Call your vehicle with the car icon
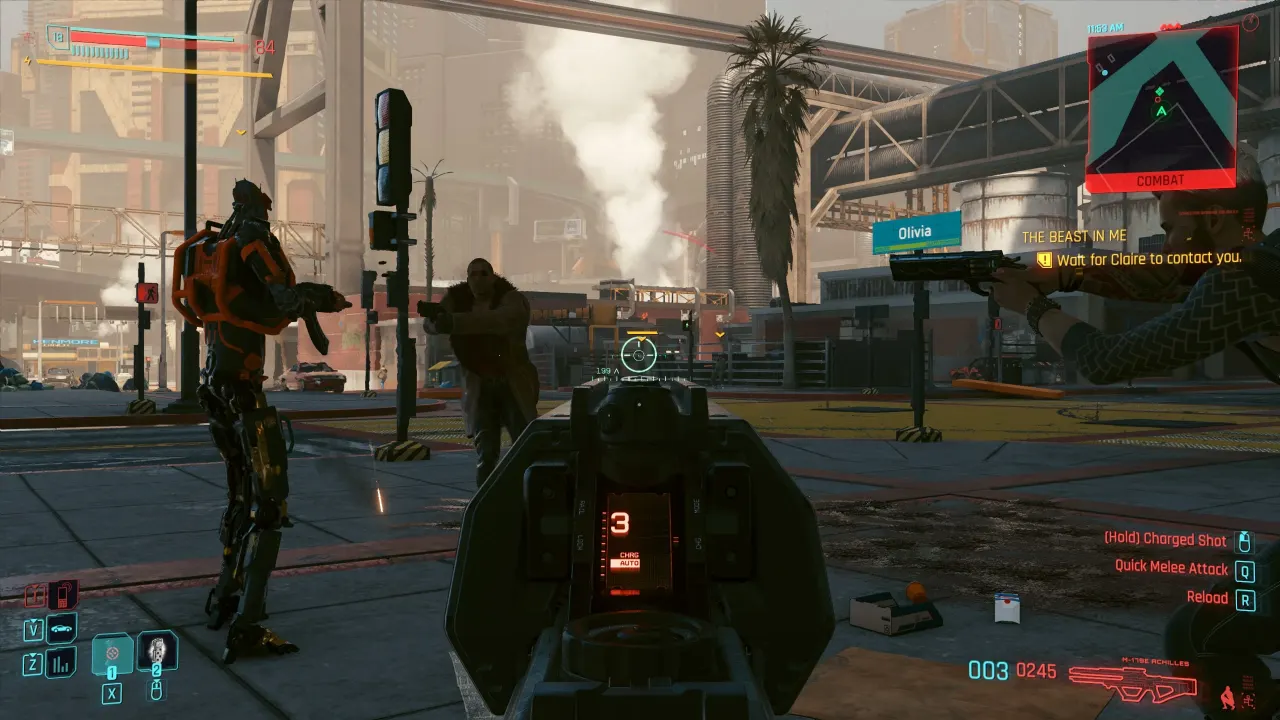Screen dimensions: 1280x720 click(x=61, y=628)
